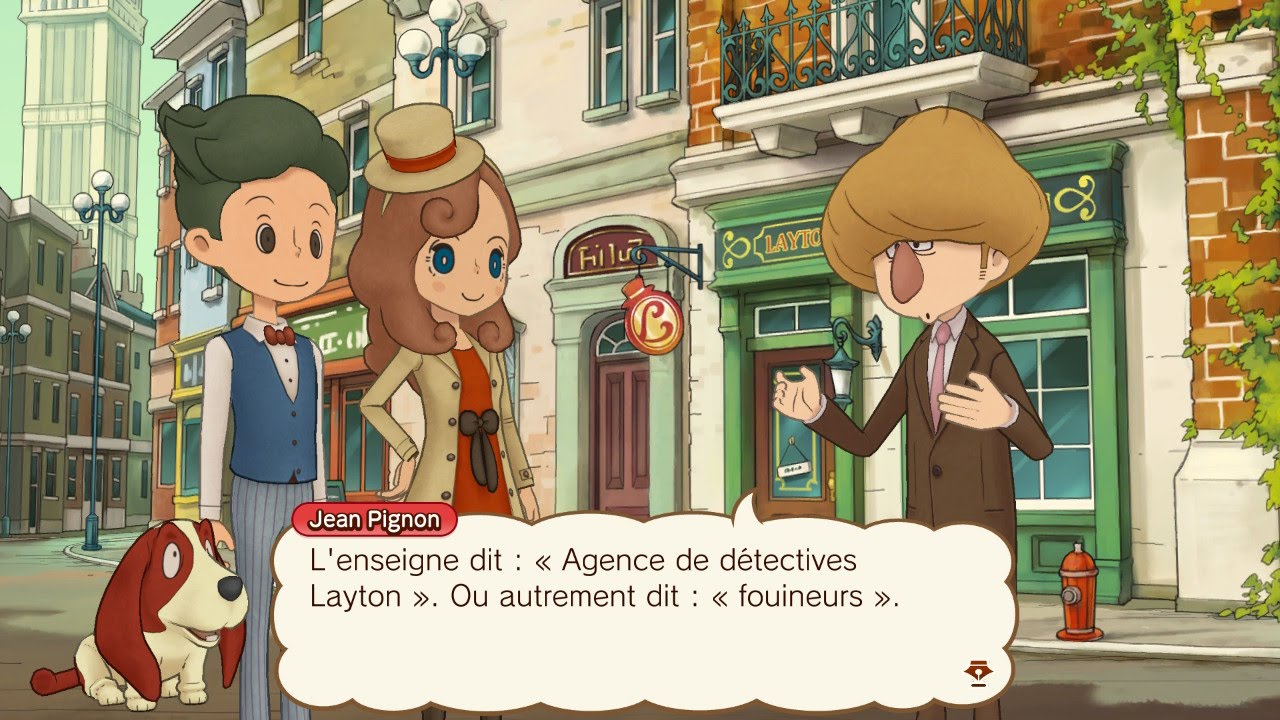Image resolution: width=1280 pixels, height=720 pixels.
Task: Click the pen nib dialogue advance icon
Action: click(x=976, y=675)
